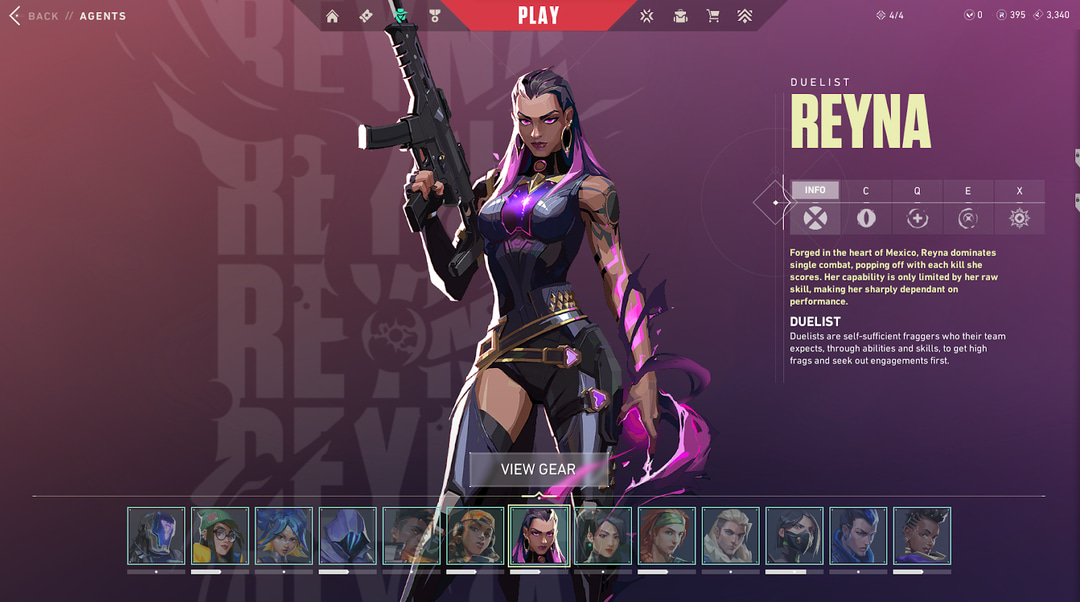Open the store shopping cart icon
Image resolution: width=1080 pixels, height=602 pixels.
tap(713, 16)
